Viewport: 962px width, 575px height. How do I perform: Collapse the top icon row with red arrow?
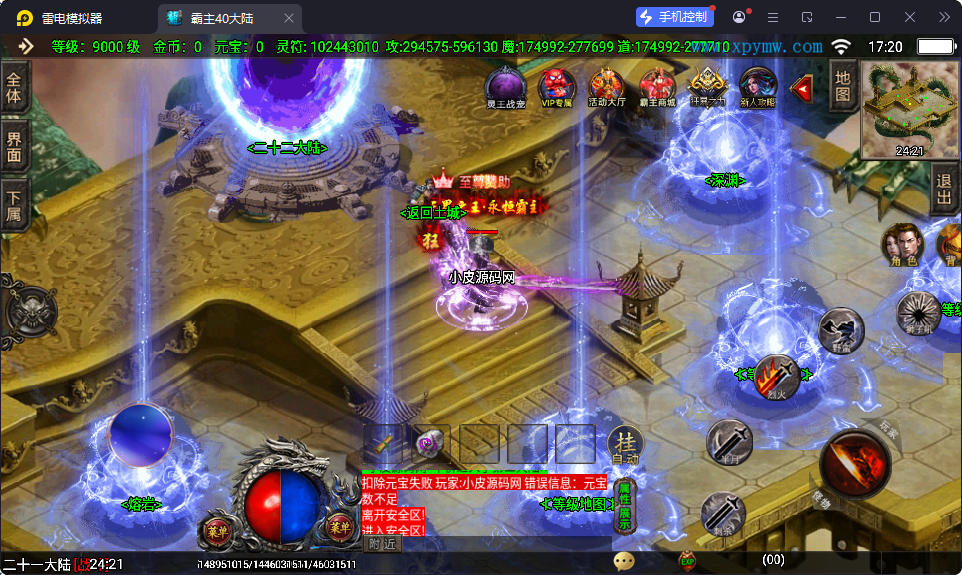tap(801, 88)
